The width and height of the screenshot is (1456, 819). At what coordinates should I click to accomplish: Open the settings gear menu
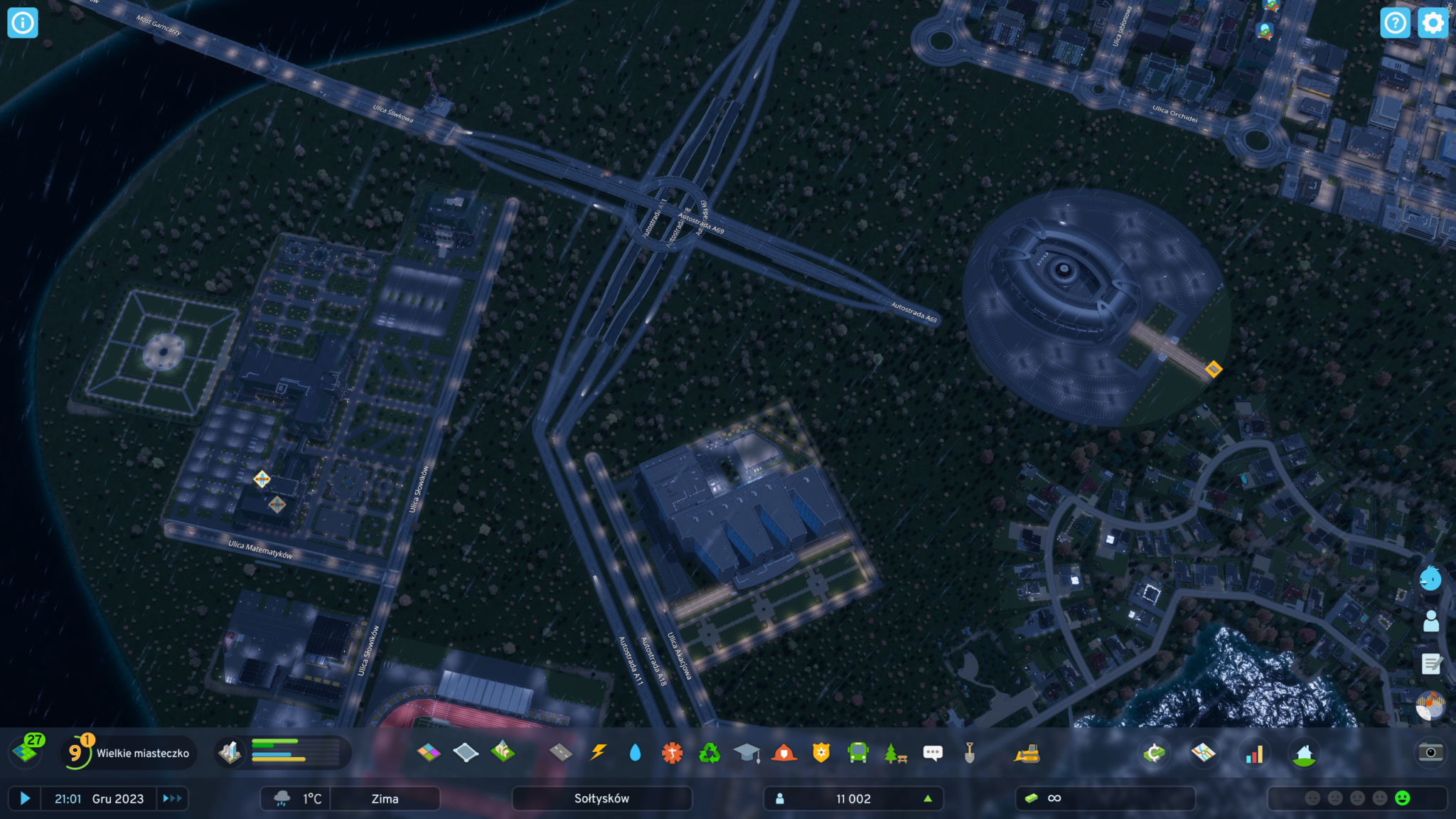point(1432,23)
